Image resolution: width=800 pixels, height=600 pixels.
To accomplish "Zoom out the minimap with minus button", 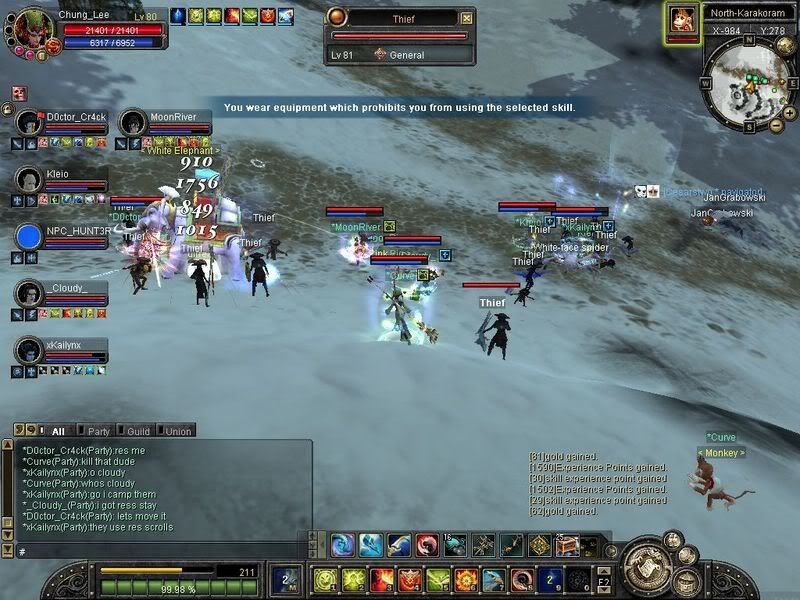I will point(775,126).
